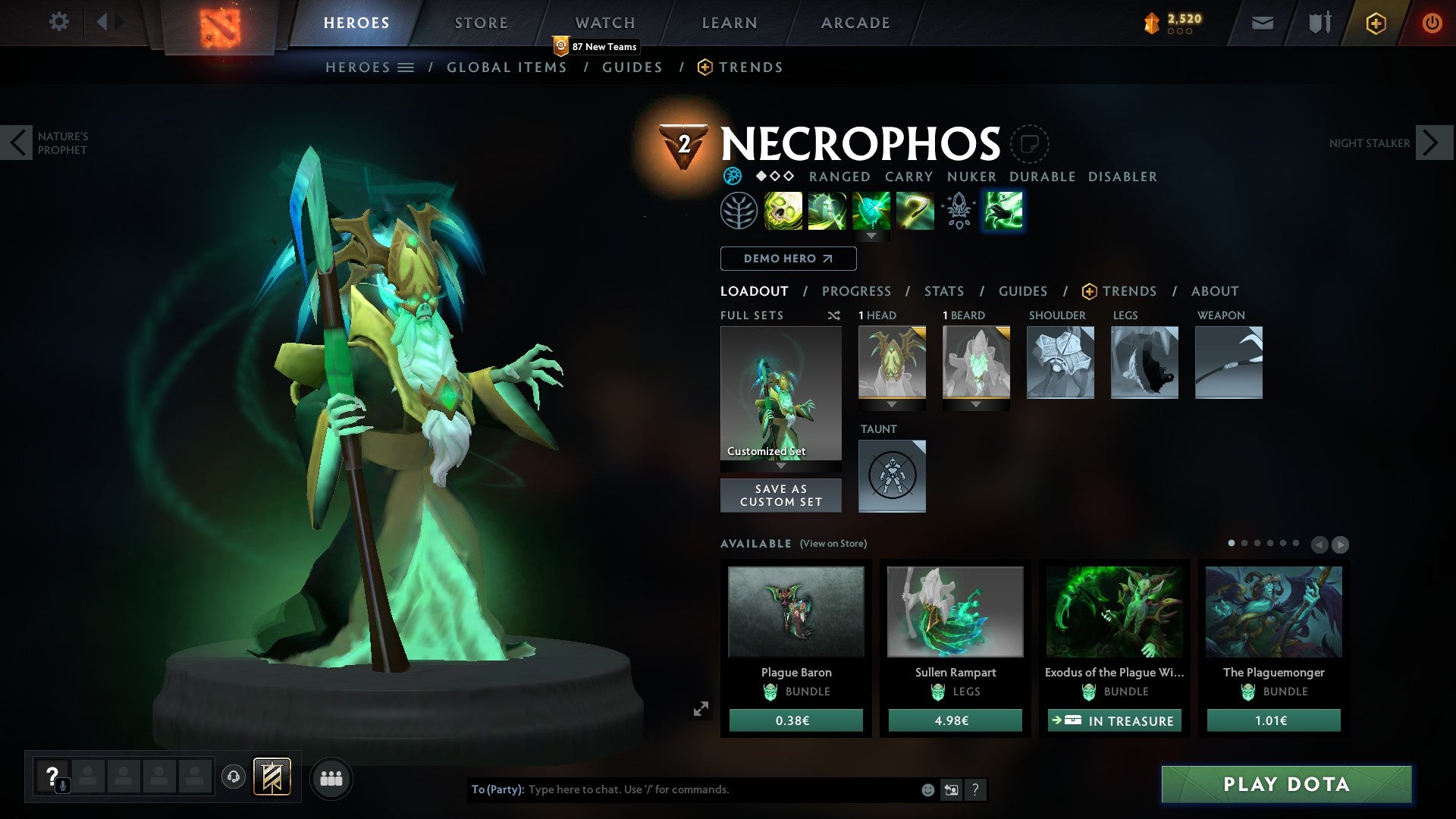
Task: Open the GLOBAL ITEMS section
Action: click(507, 67)
